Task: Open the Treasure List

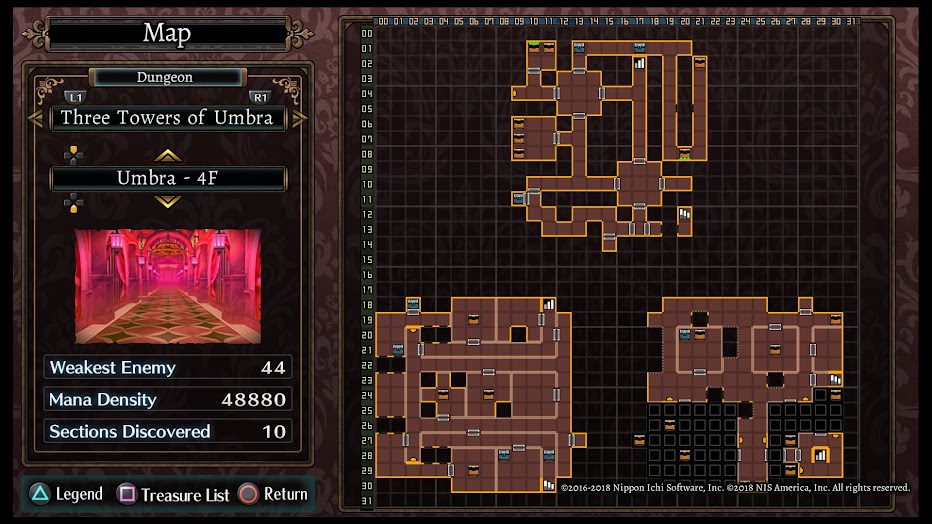Action: (x=174, y=494)
